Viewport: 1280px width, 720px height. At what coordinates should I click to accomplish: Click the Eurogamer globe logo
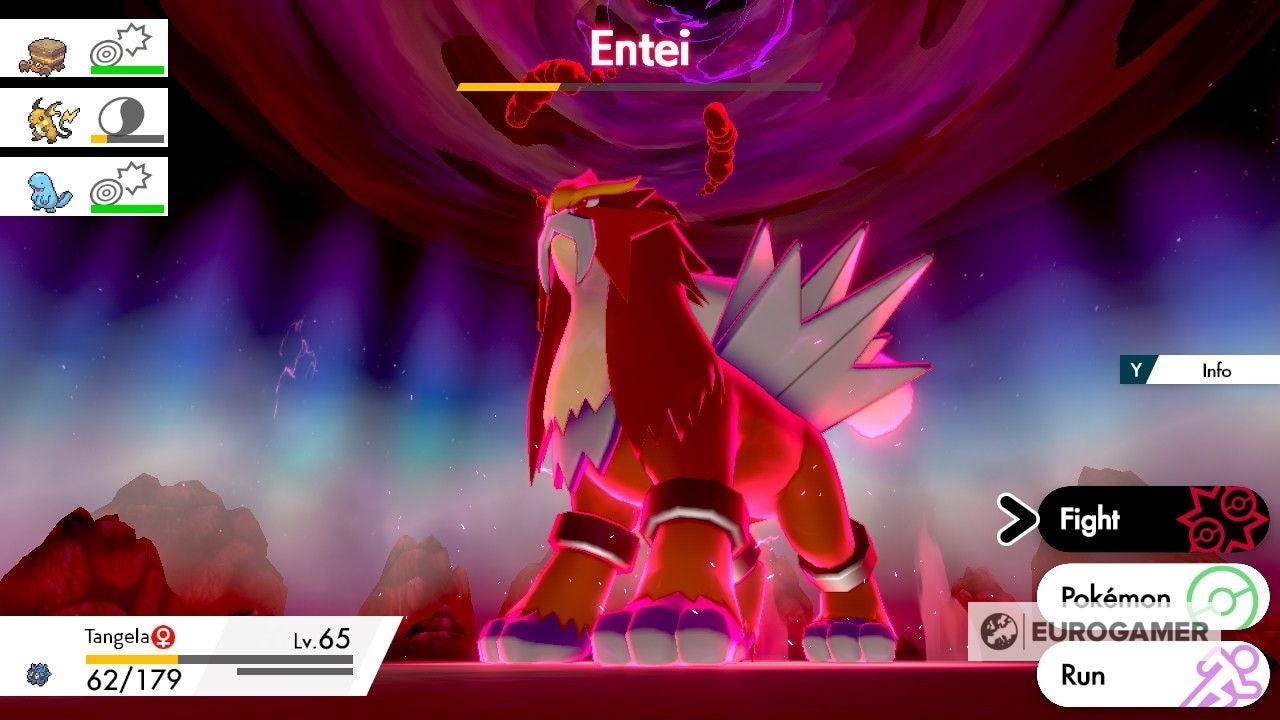pos(998,631)
